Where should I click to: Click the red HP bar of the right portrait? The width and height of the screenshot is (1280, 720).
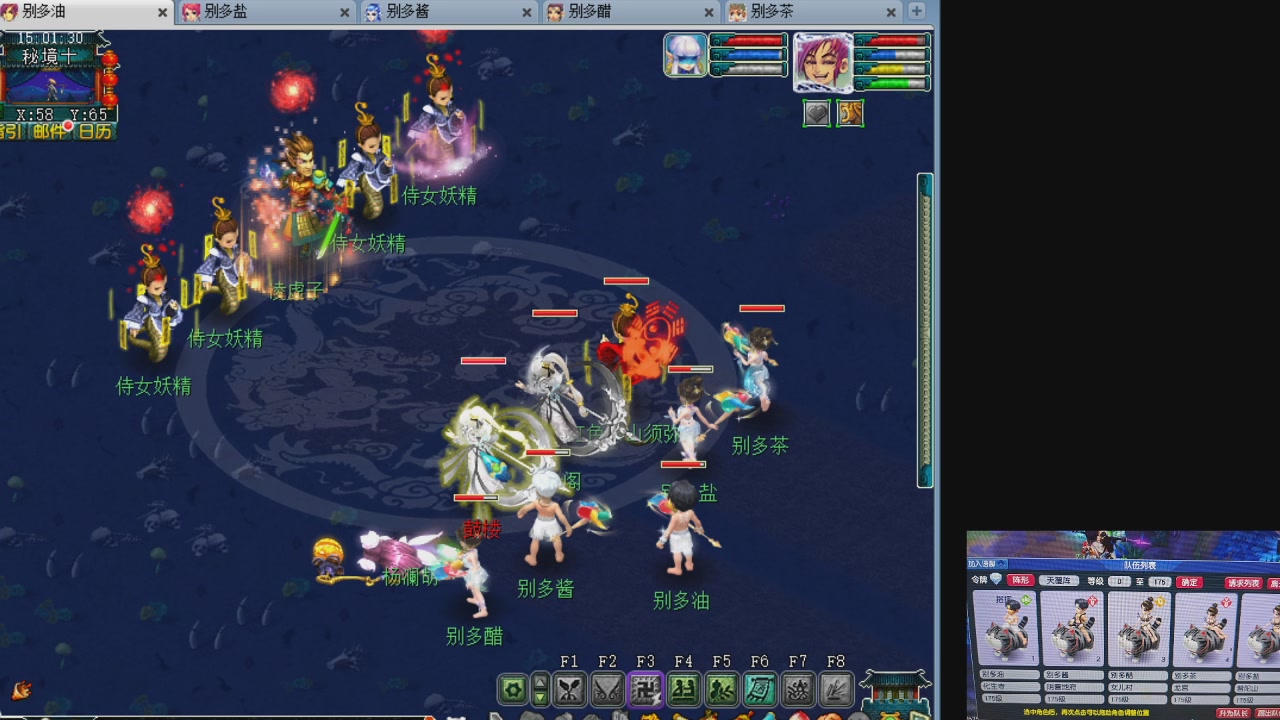(x=895, y=42)
